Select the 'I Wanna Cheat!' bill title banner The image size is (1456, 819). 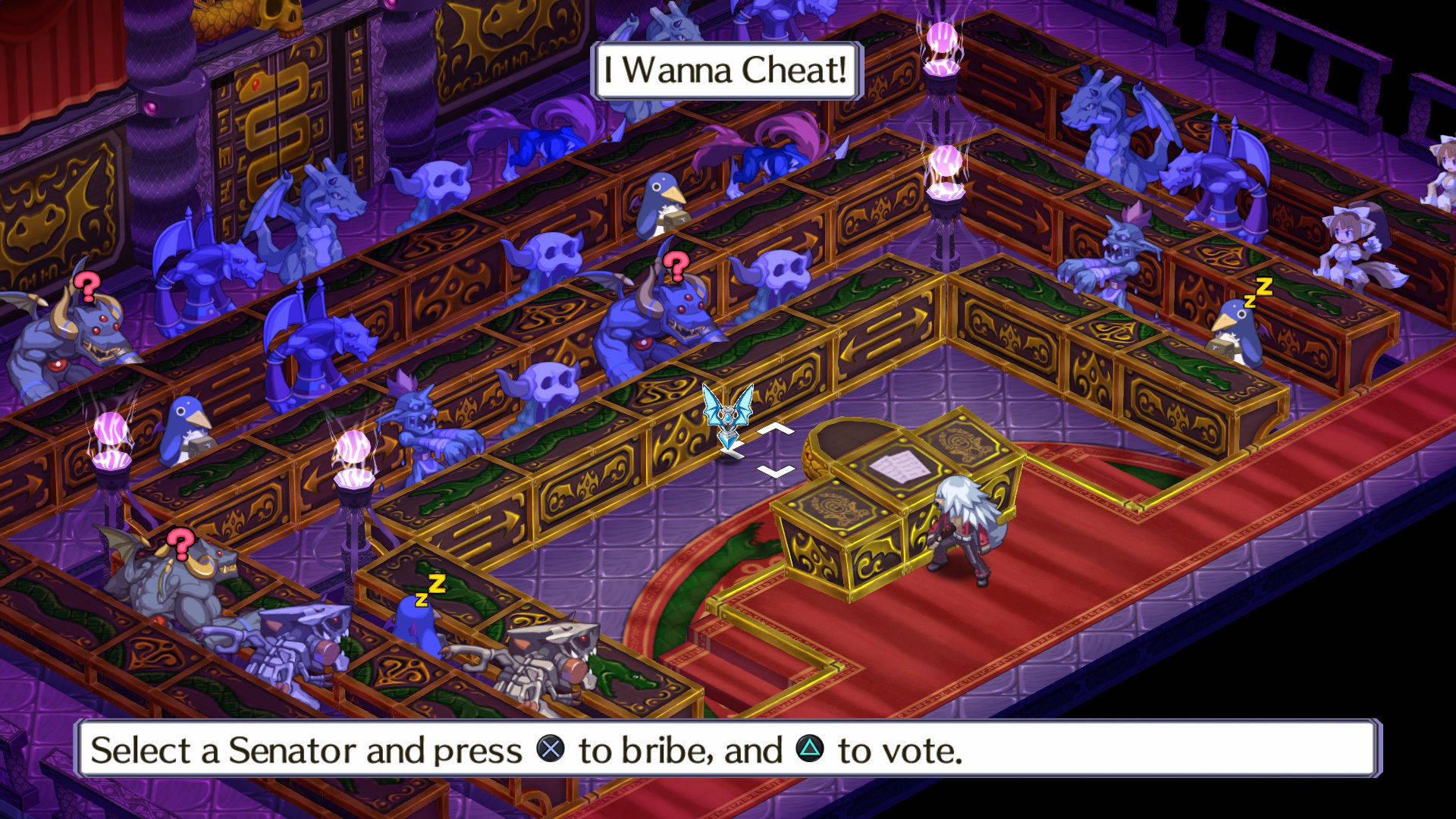724,71
